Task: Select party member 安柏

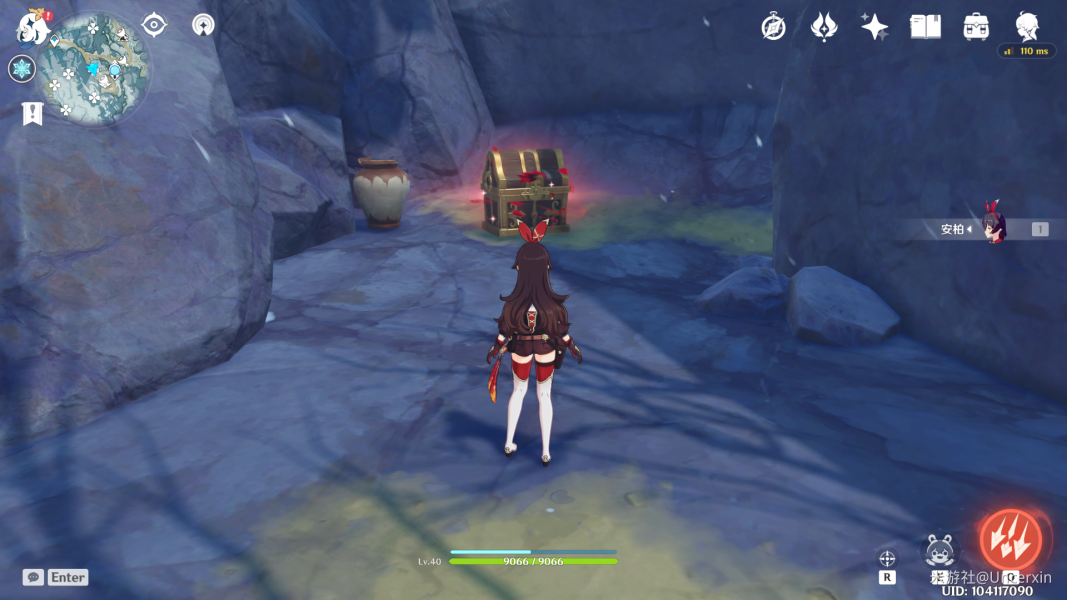Action: 993,229
